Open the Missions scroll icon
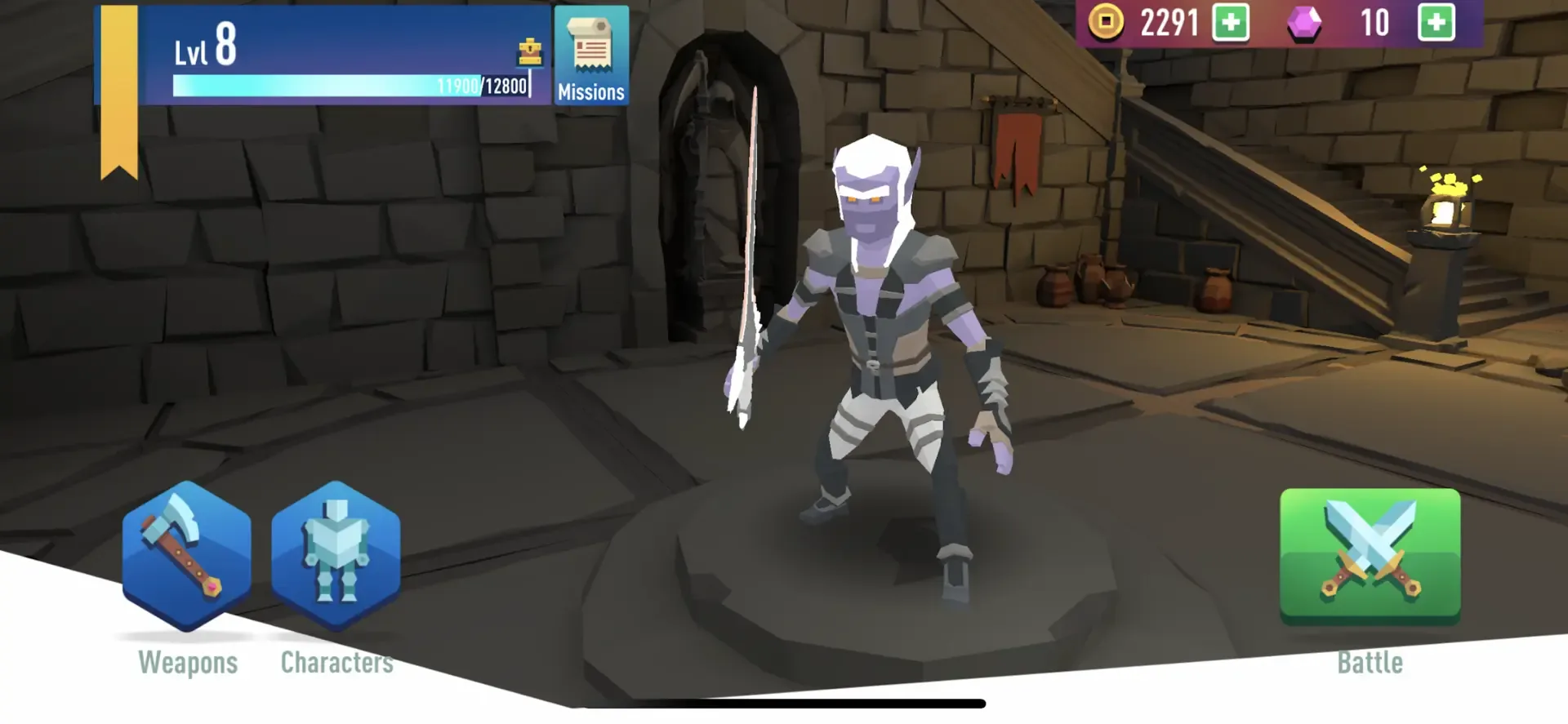 click(590, 49)
